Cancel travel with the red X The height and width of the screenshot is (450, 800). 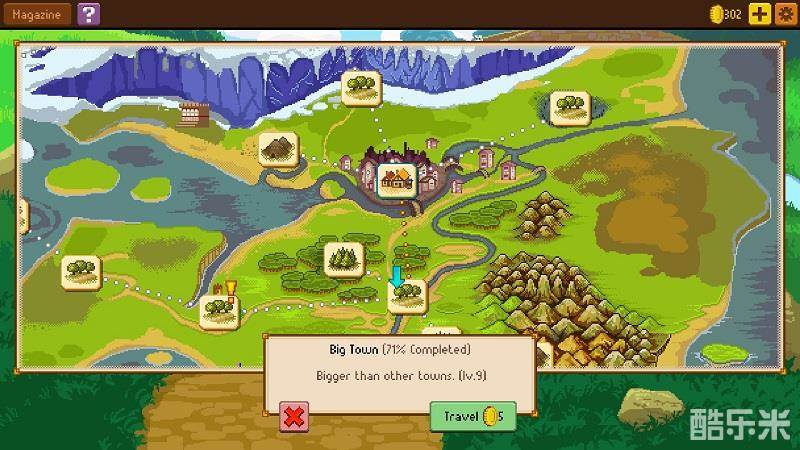(293, 416)
